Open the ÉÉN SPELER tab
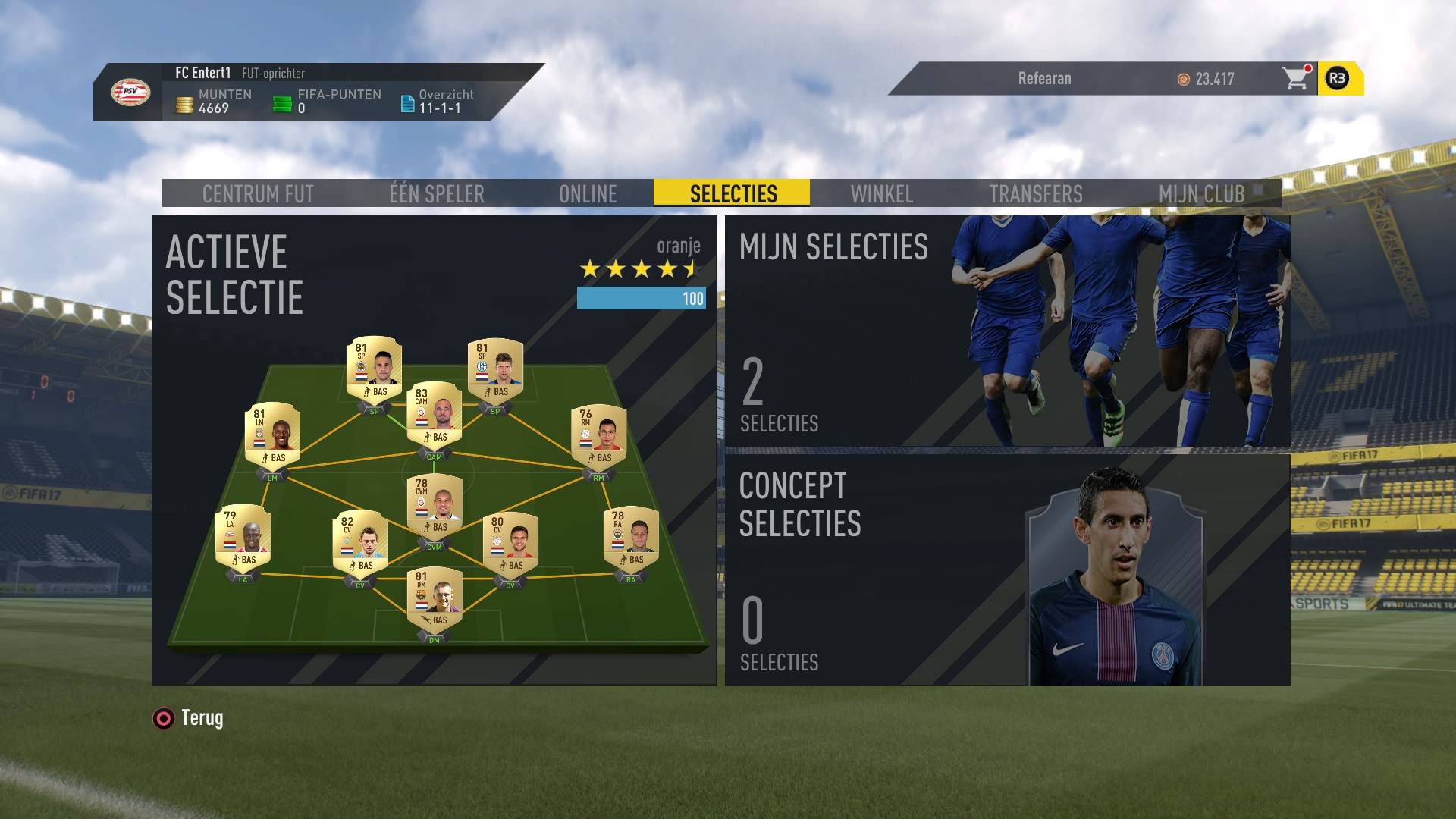 pyautogui.click(x=437, y=193)
